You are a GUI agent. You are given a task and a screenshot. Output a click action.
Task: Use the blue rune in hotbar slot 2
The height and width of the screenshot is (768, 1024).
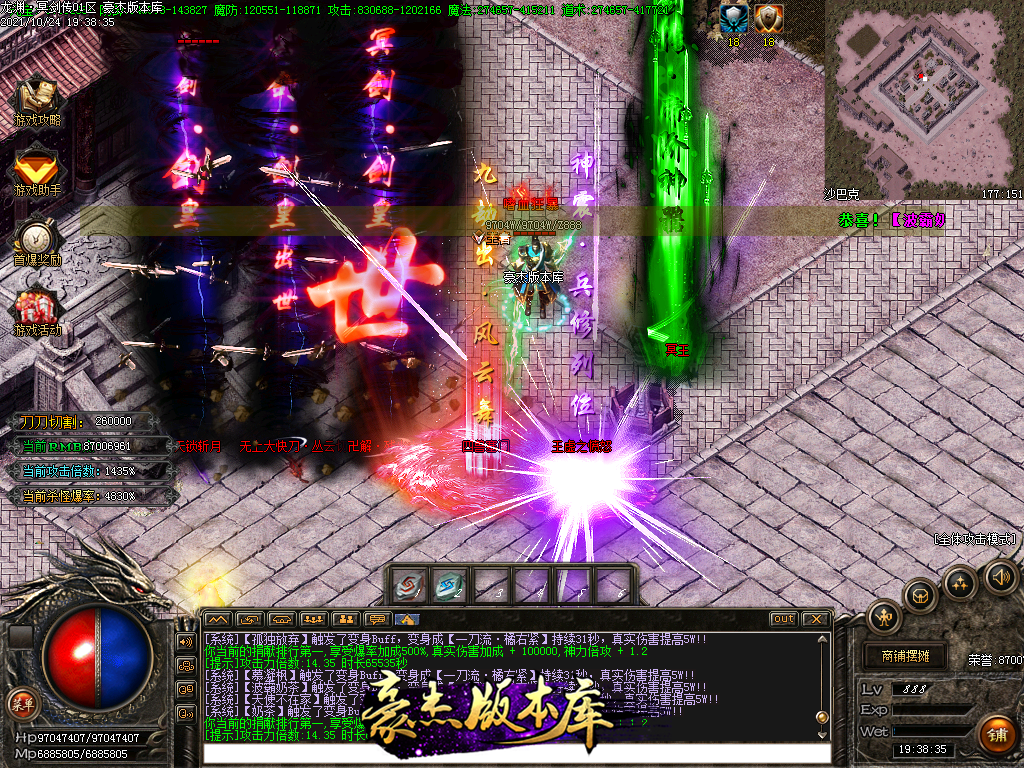coord(451,587)
